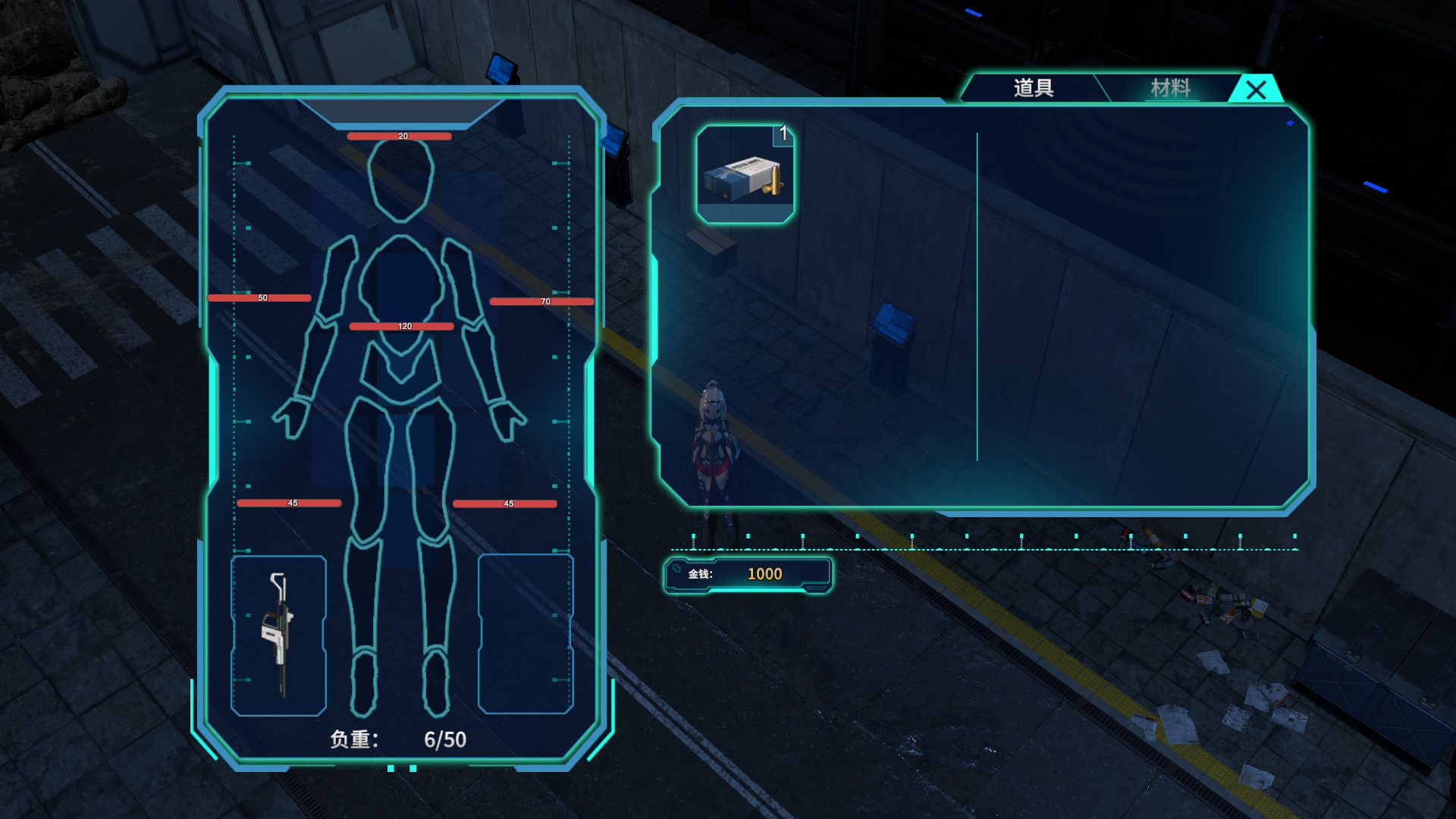
Task: Open the empty right column of the materials panel
Action: pyautogui.click(x=1137, y=303)
